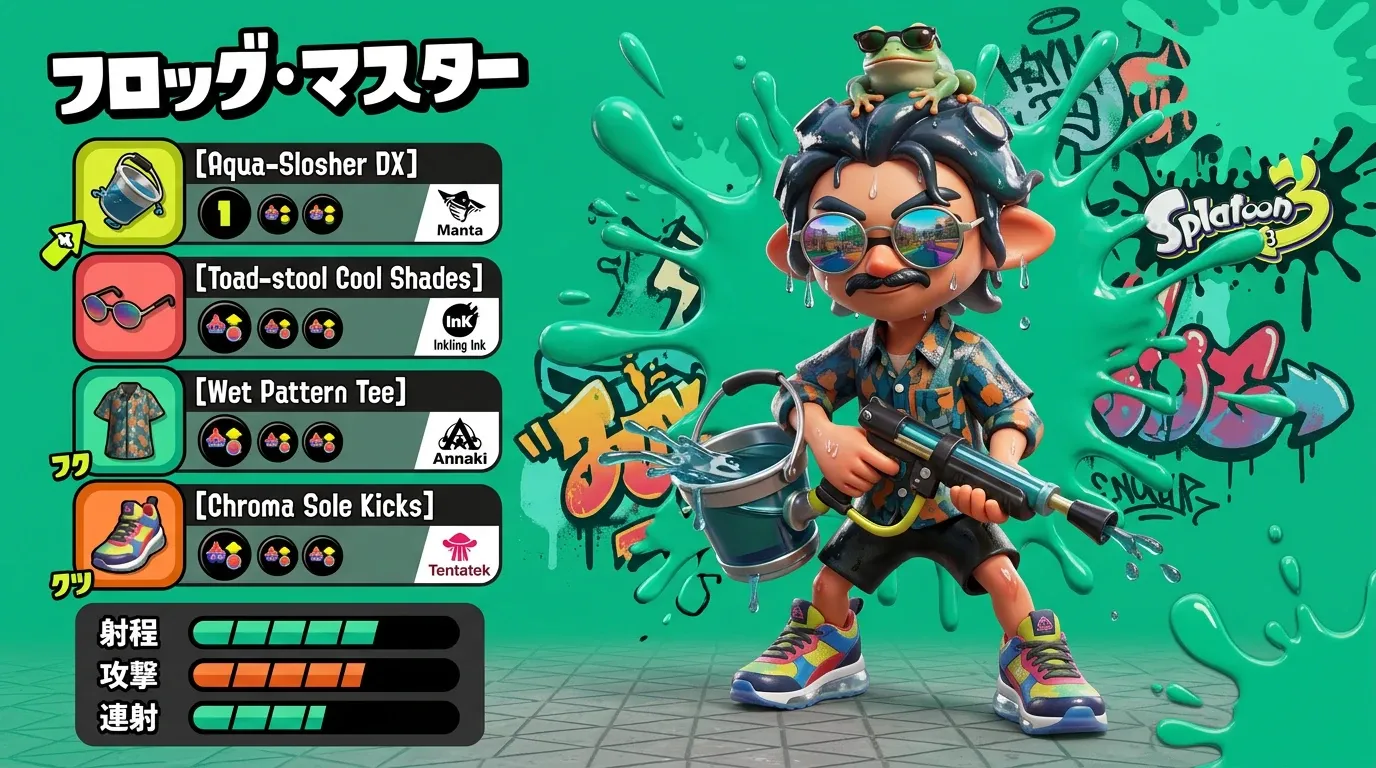Click the Annaki brand logo
This screenshot has width=1376, height=768.
(x=459, y=440)
